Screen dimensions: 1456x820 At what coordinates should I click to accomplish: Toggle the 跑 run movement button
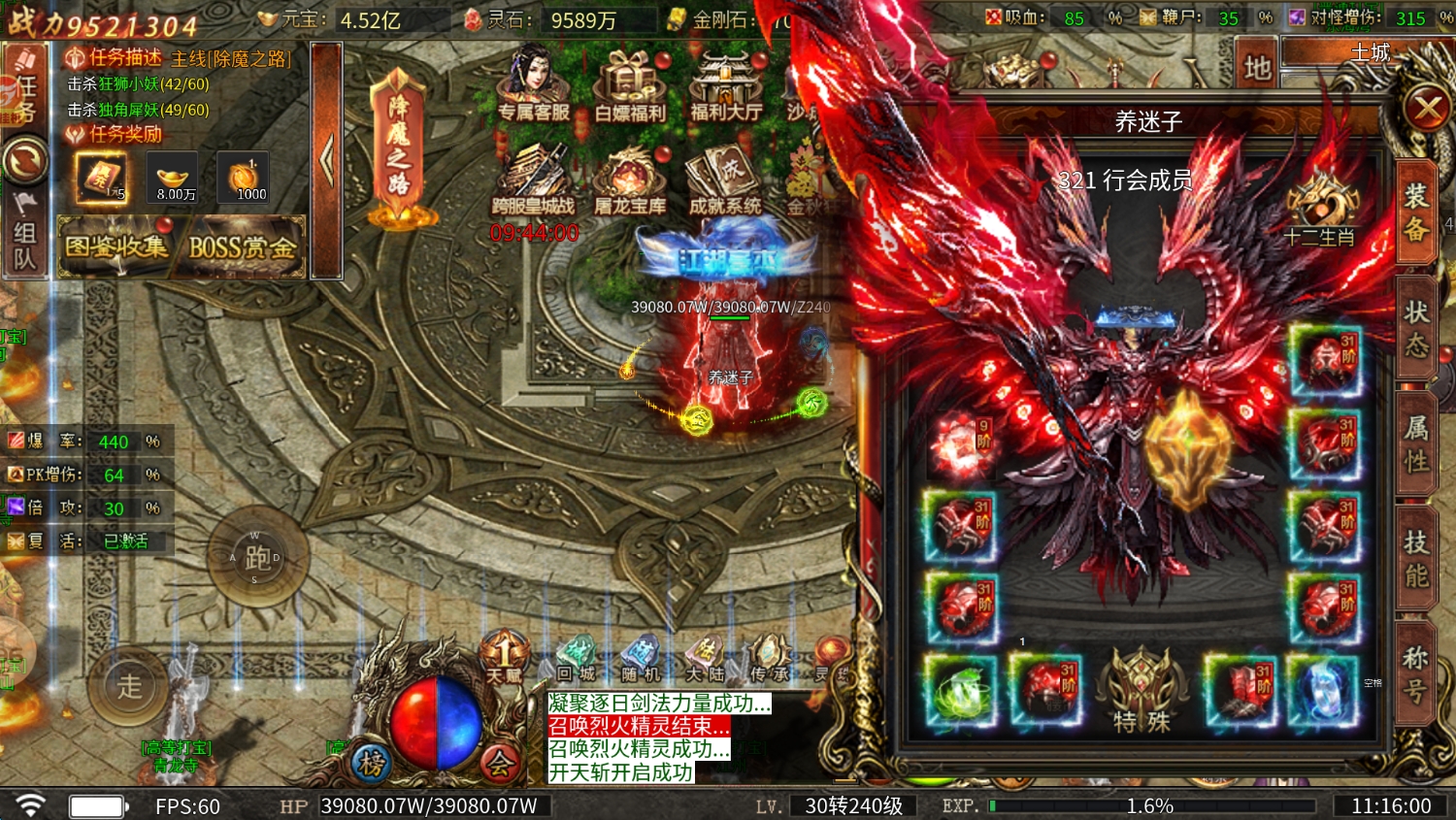(x=257, y=557)
